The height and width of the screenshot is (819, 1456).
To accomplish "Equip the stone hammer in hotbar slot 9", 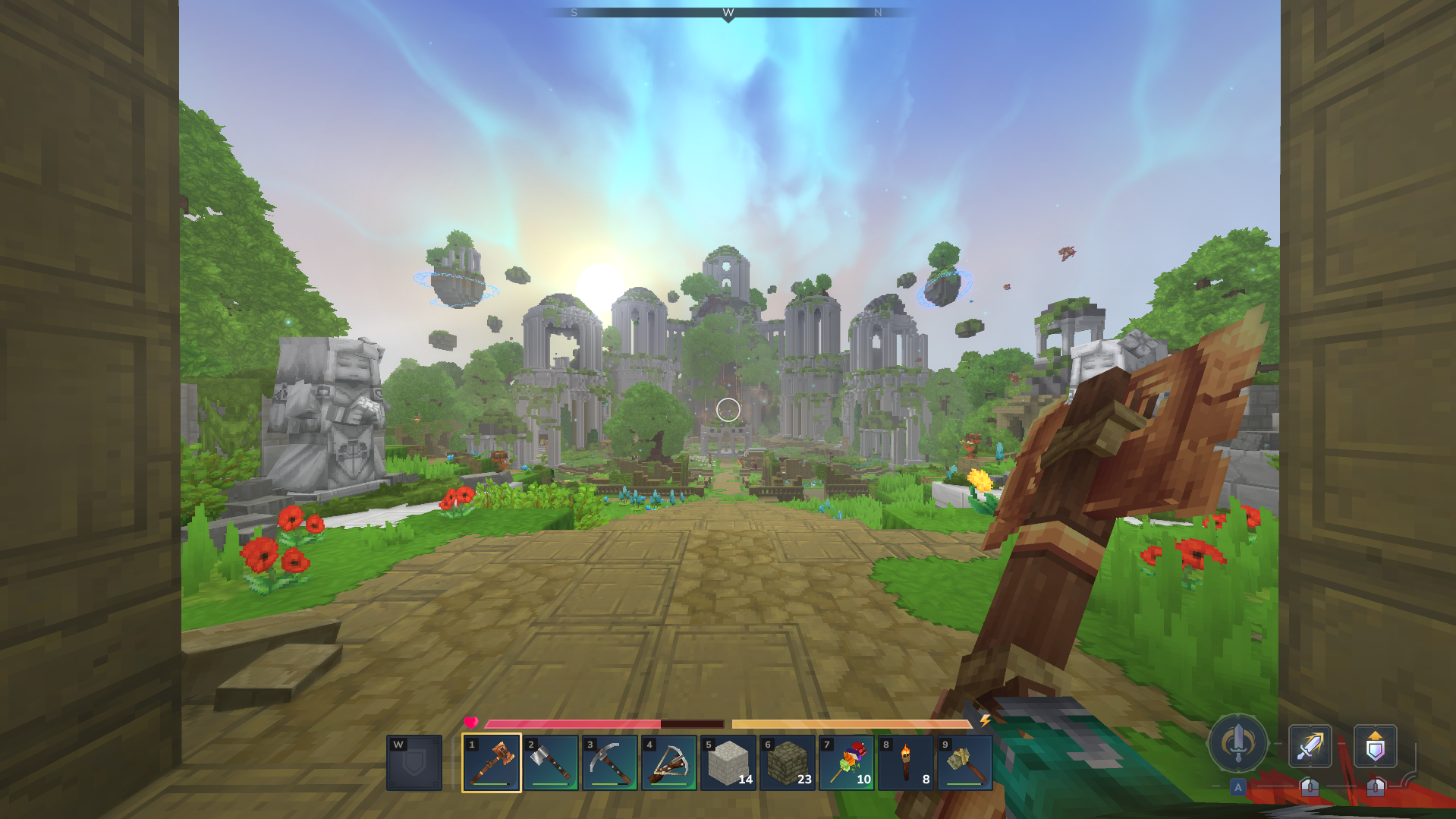I will click(964, 762).
